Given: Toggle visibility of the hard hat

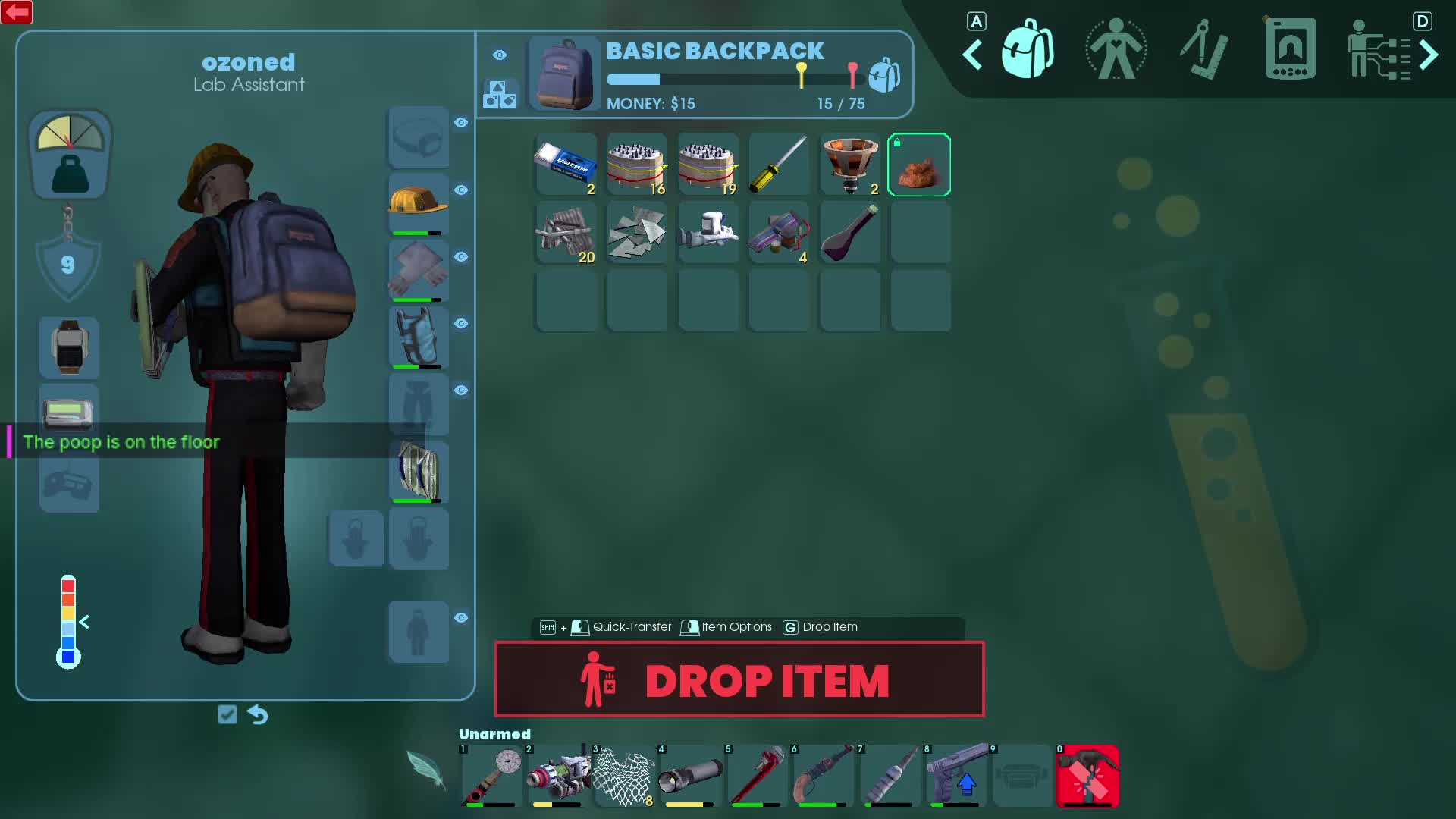Looking at the screenshot, I should click(x=461, y=190).
